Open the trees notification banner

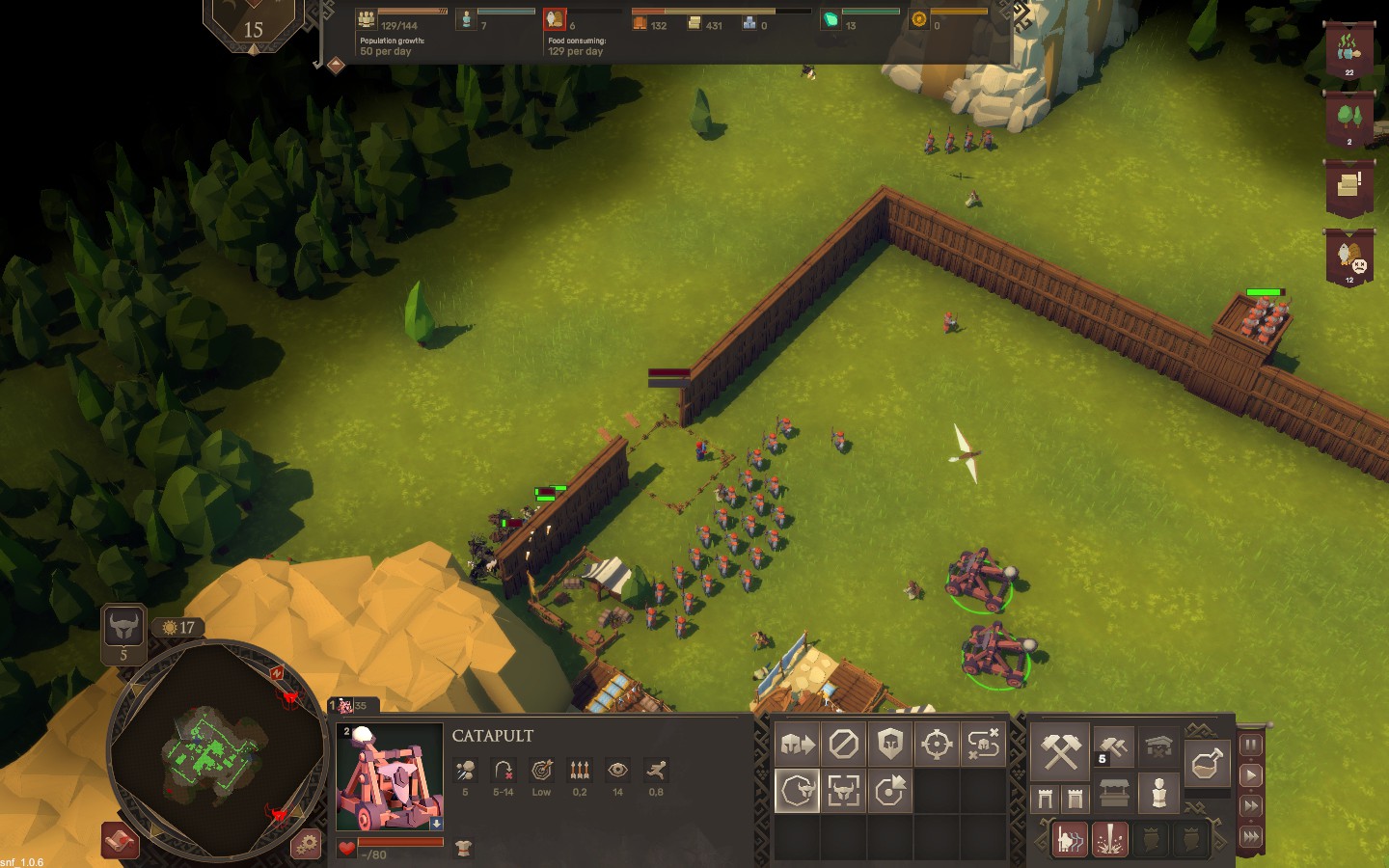click(1349, 120)
